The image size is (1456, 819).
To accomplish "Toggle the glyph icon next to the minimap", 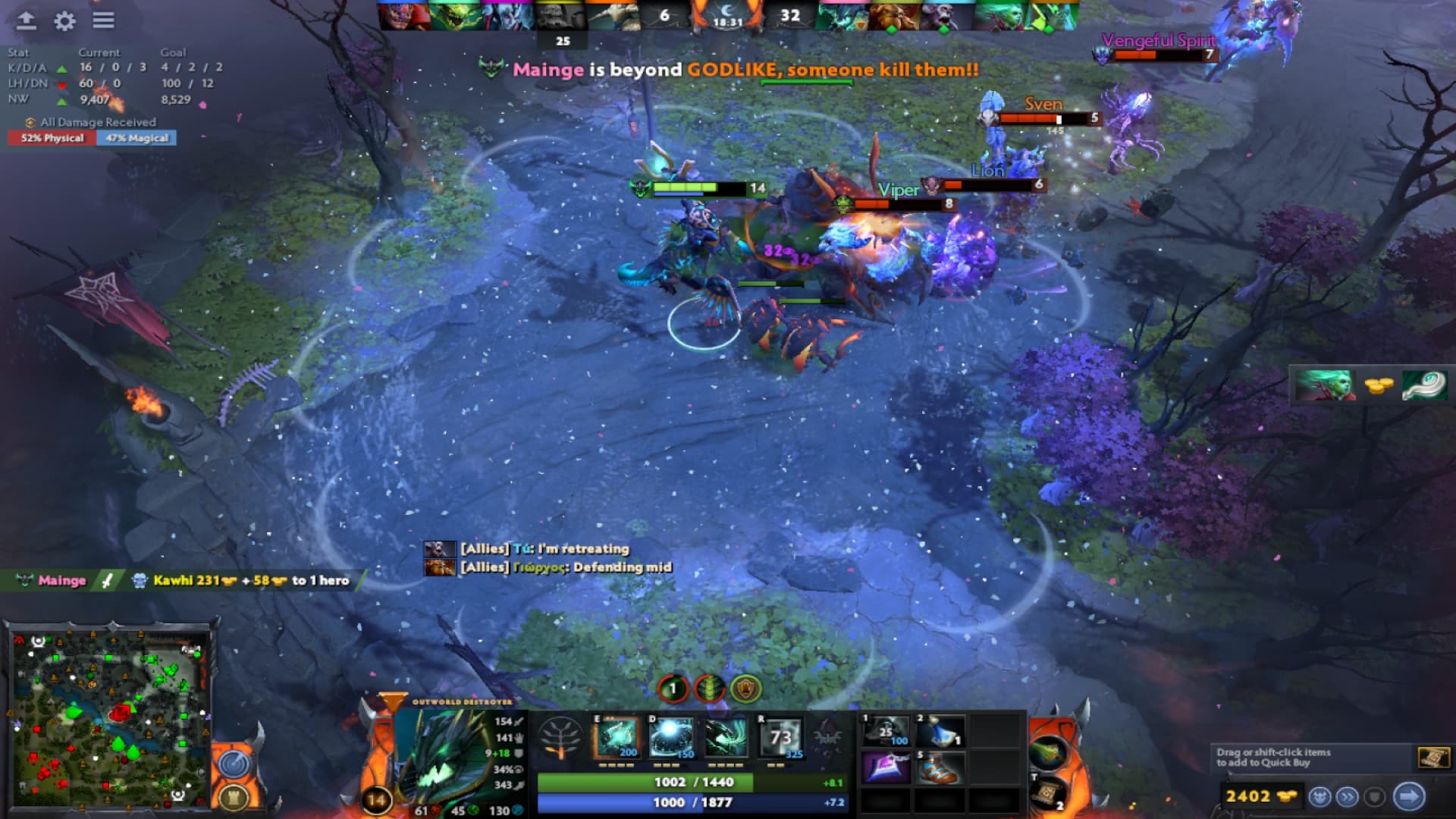I will point(235,798).
